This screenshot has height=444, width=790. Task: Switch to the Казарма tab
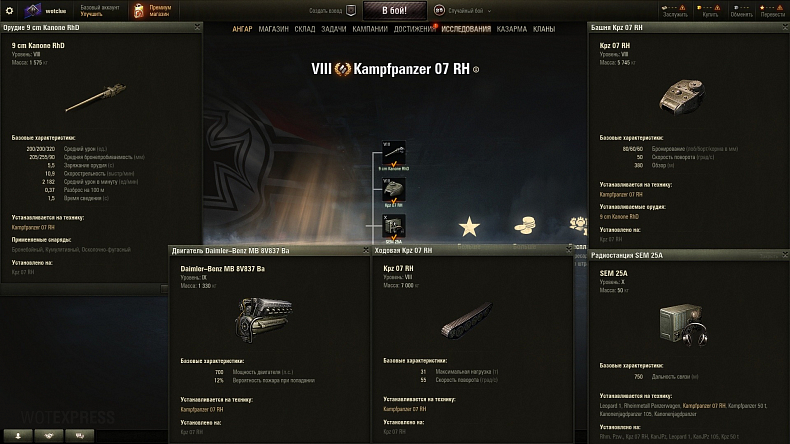[x=513, y=29]
